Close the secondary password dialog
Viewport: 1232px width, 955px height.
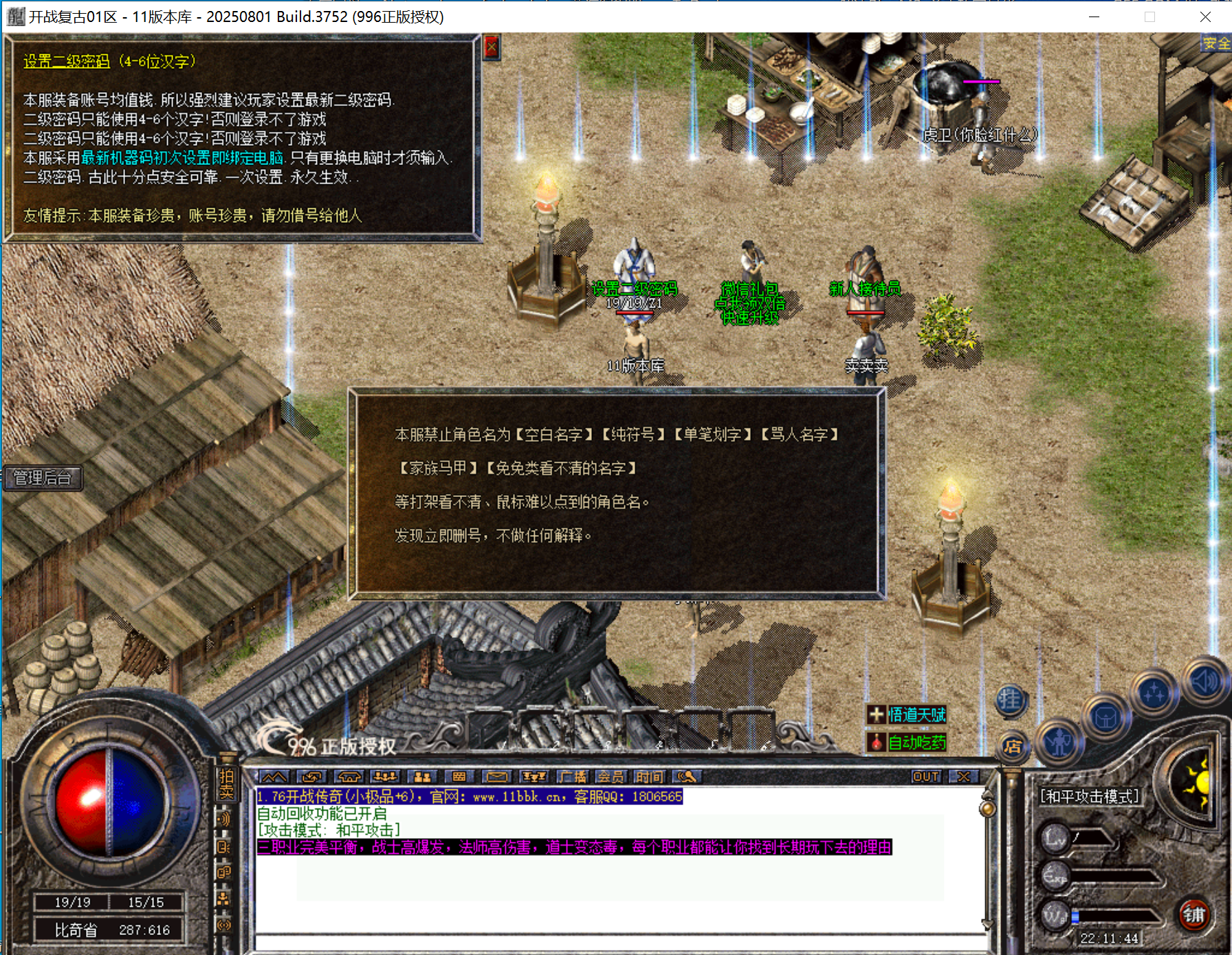click(x=491, y=47)
